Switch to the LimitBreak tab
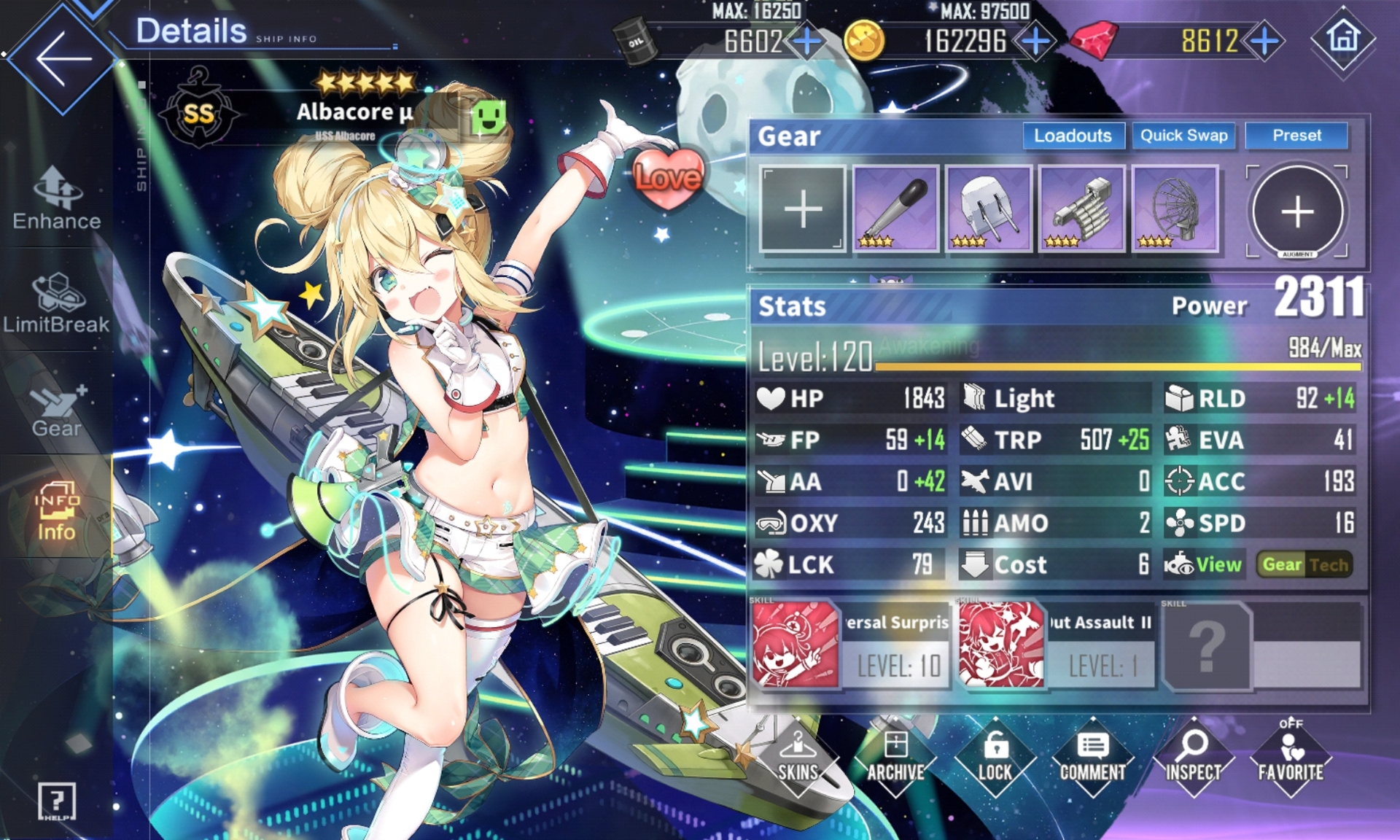This screenshot has height=840, width=1400. pyautogui.click(x=57, y=303)
